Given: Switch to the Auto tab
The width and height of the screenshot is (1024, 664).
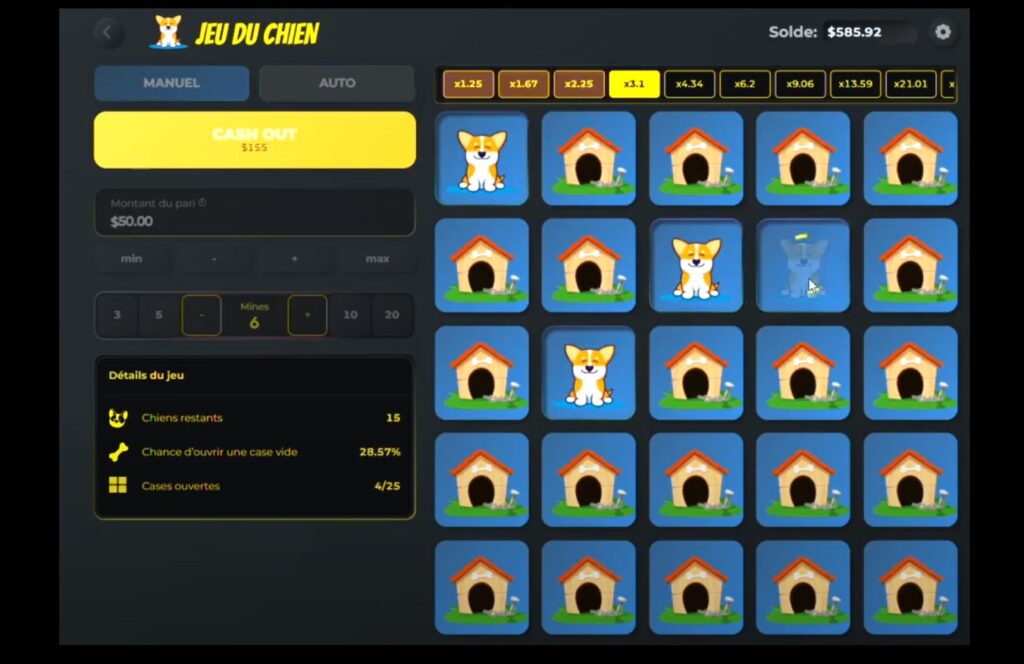Looking at the screenshot, I should point(336,83).
